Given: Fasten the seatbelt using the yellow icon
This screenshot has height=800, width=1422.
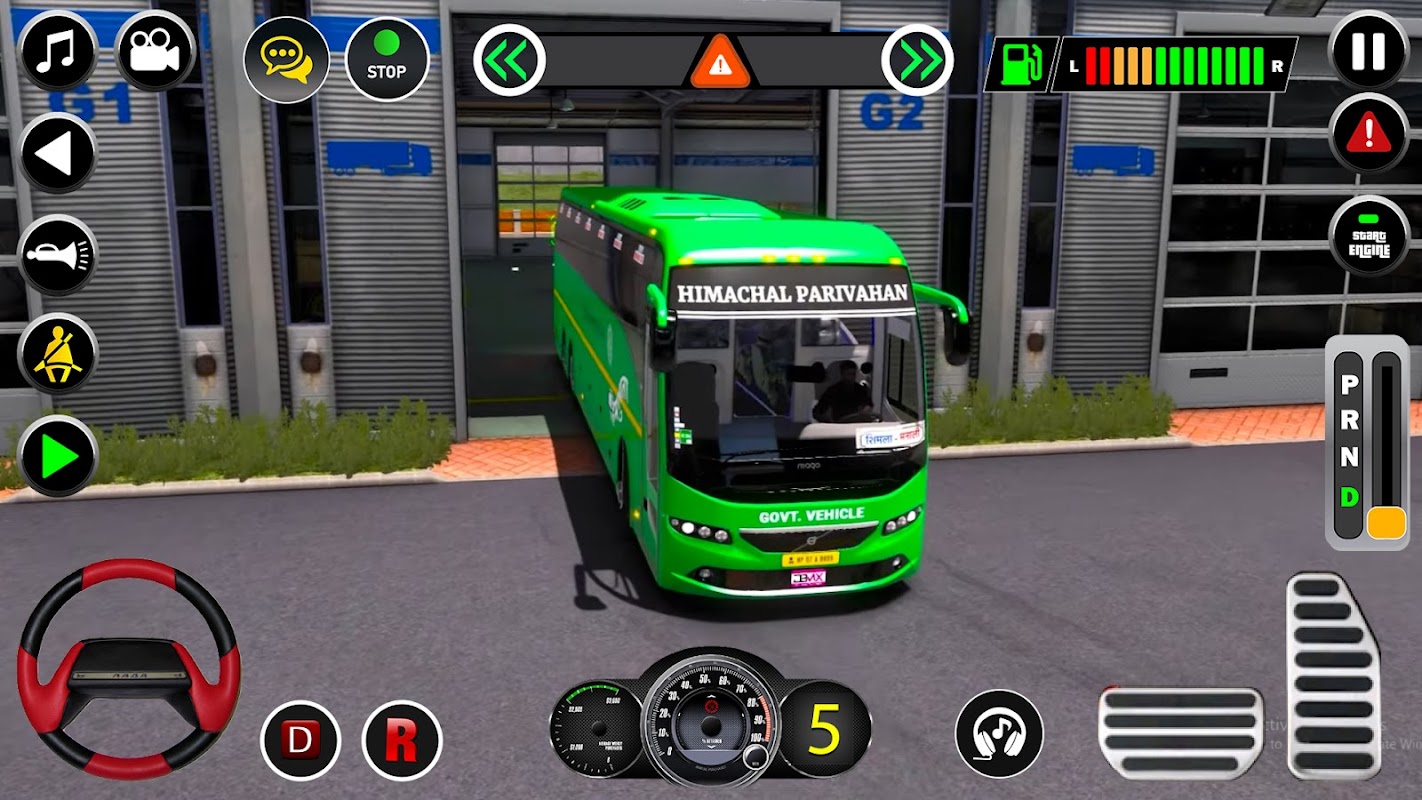Looking at the screenshot, I should tap(57, 354).
